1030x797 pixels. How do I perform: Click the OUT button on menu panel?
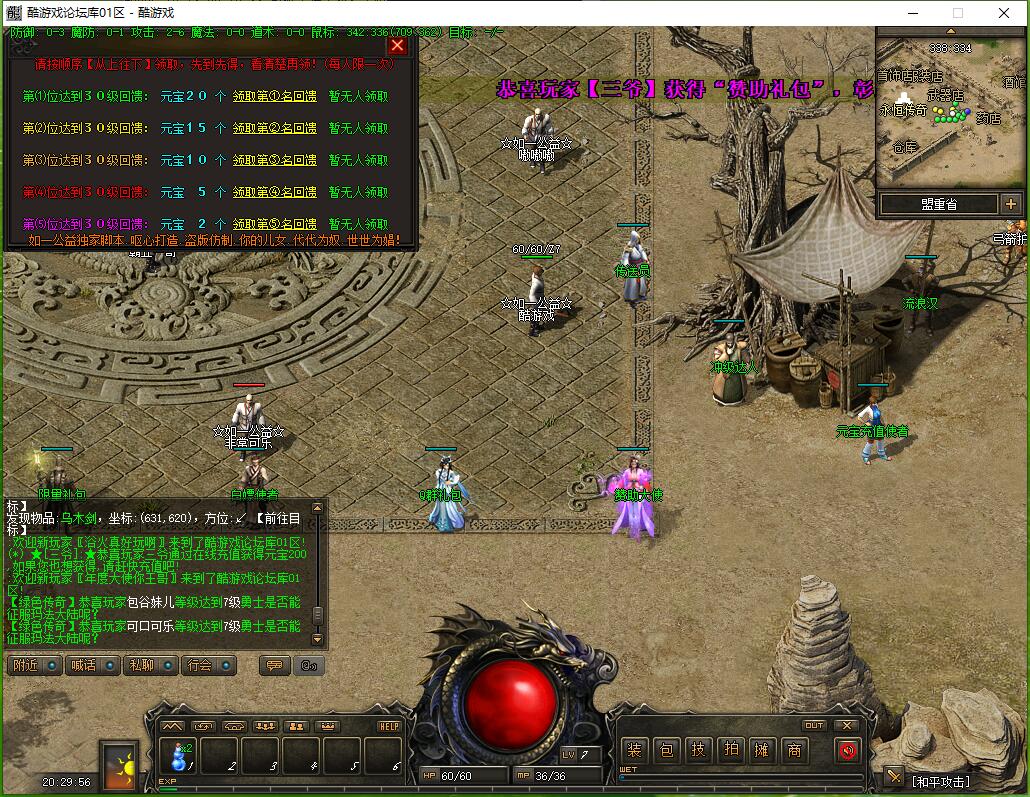[x=814, y=725]
